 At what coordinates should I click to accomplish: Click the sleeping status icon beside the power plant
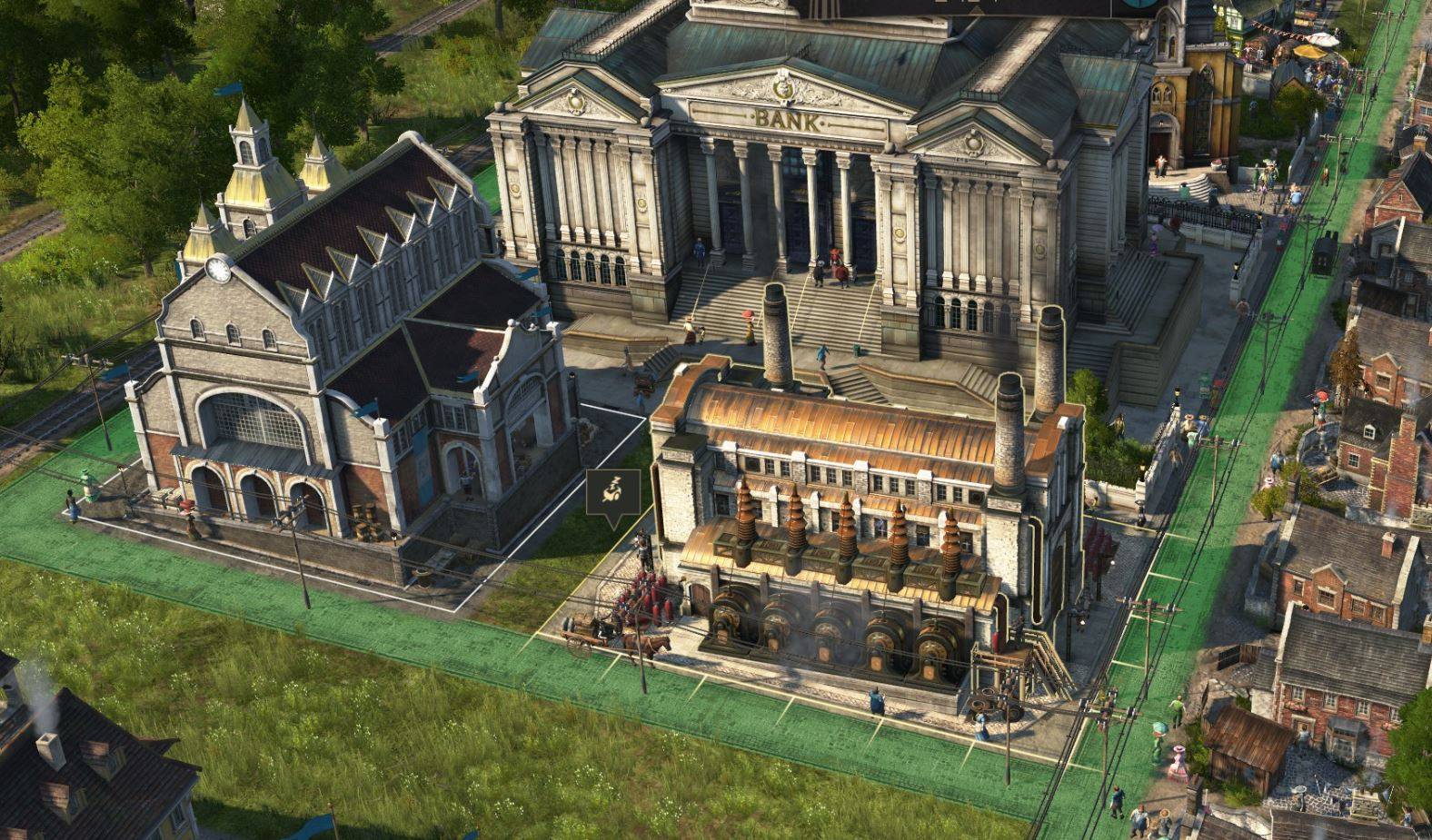point(613,493)
